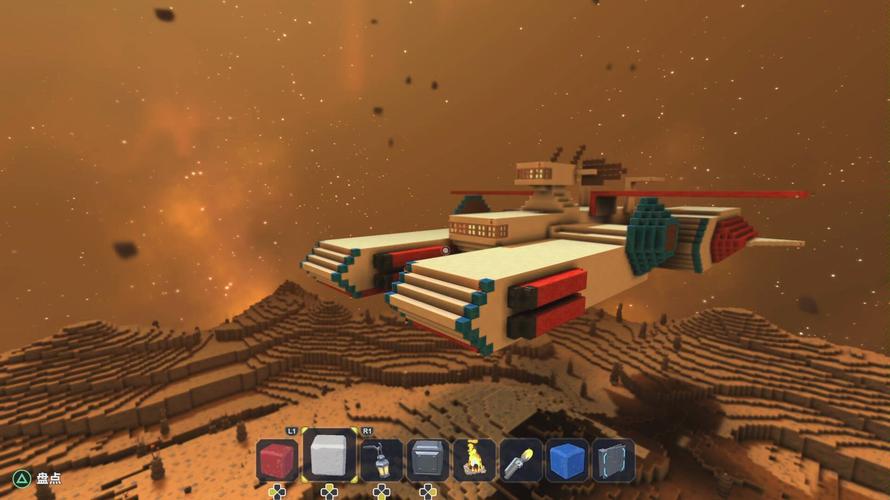Select the red block hotbar slot
890x500 pixels.
pyautogui.click(x=278, y=461)
